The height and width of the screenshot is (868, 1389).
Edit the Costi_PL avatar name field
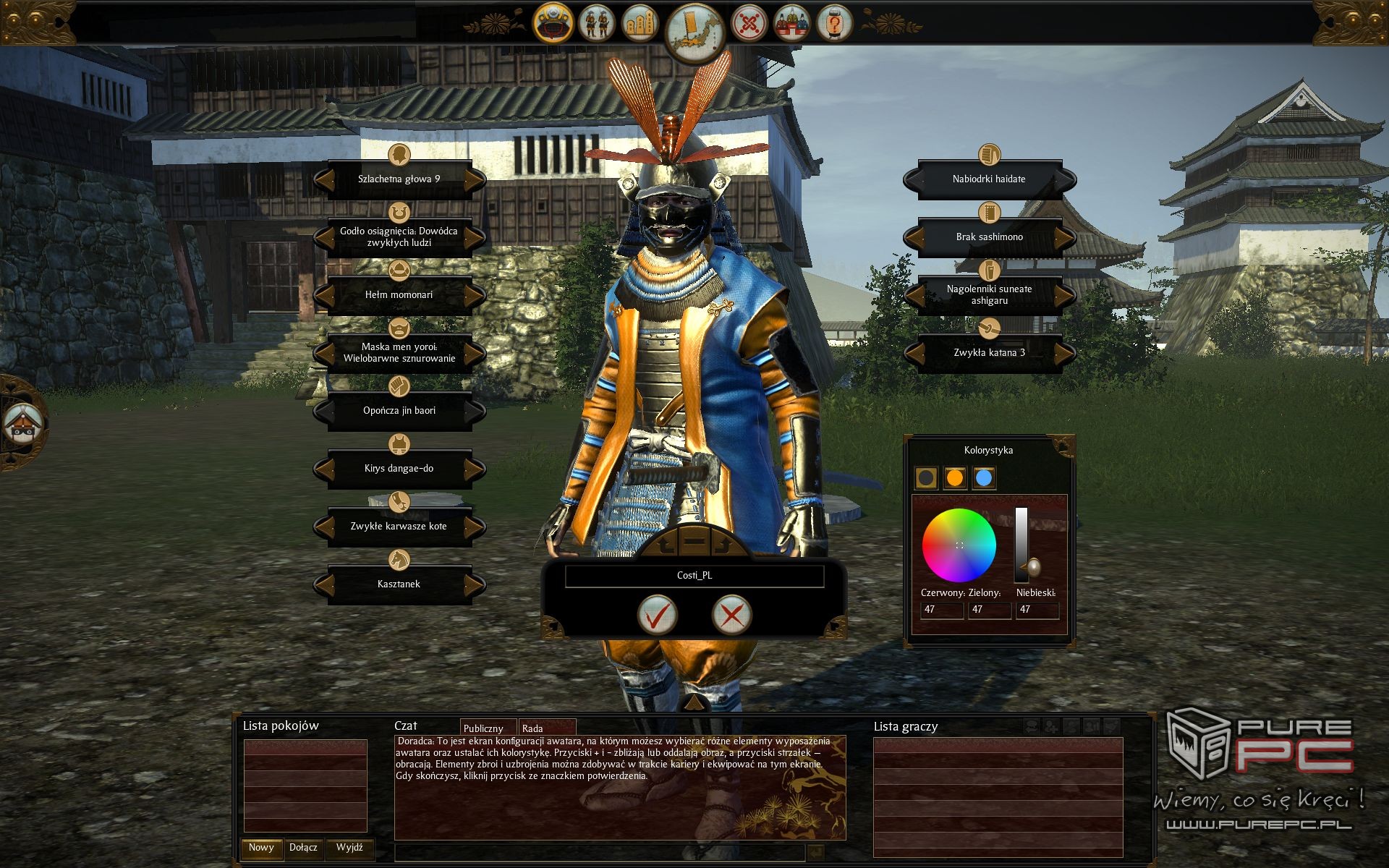click(694, 576)
